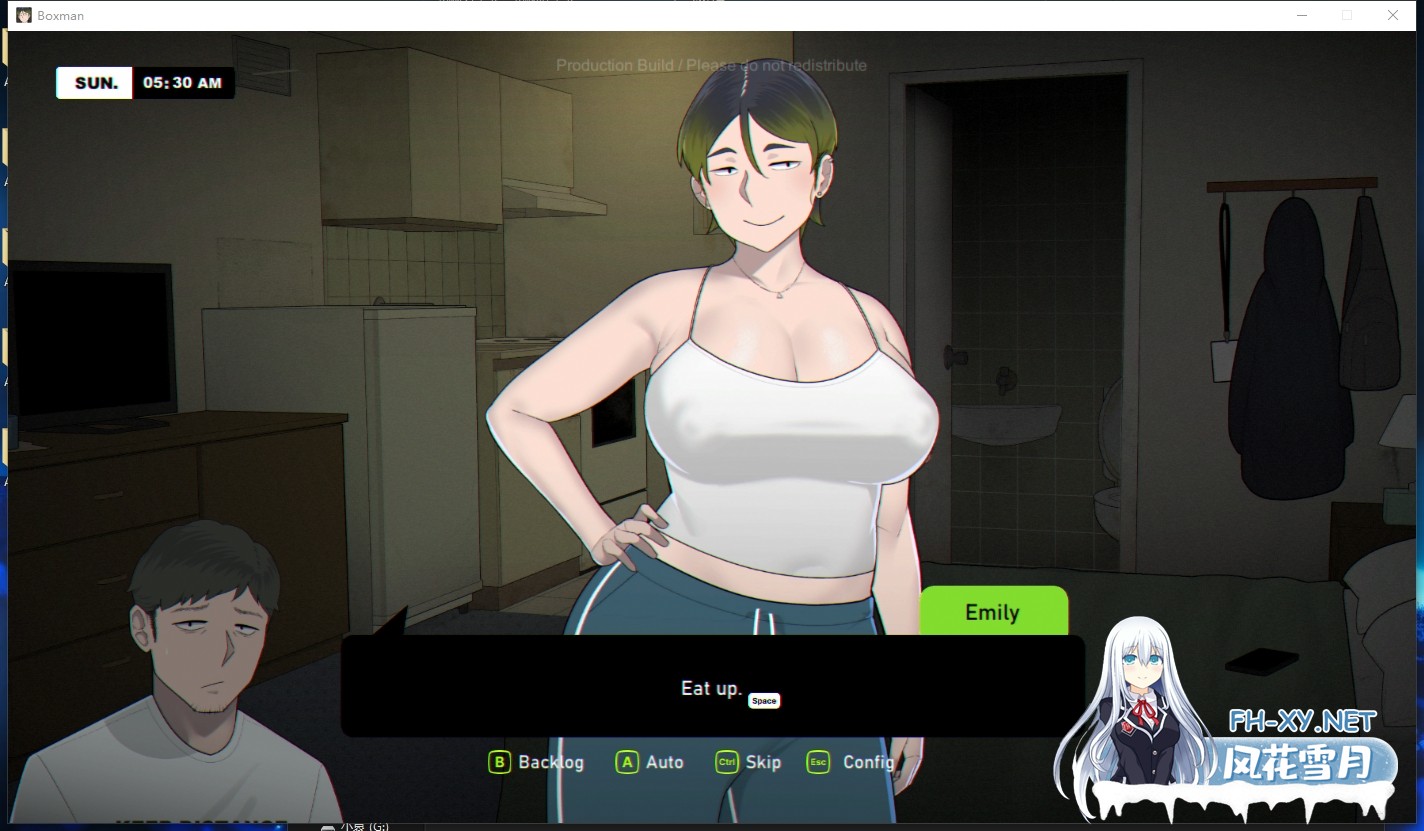Click the dialogue box to advance 'Eat up.'

click(711, 687)
